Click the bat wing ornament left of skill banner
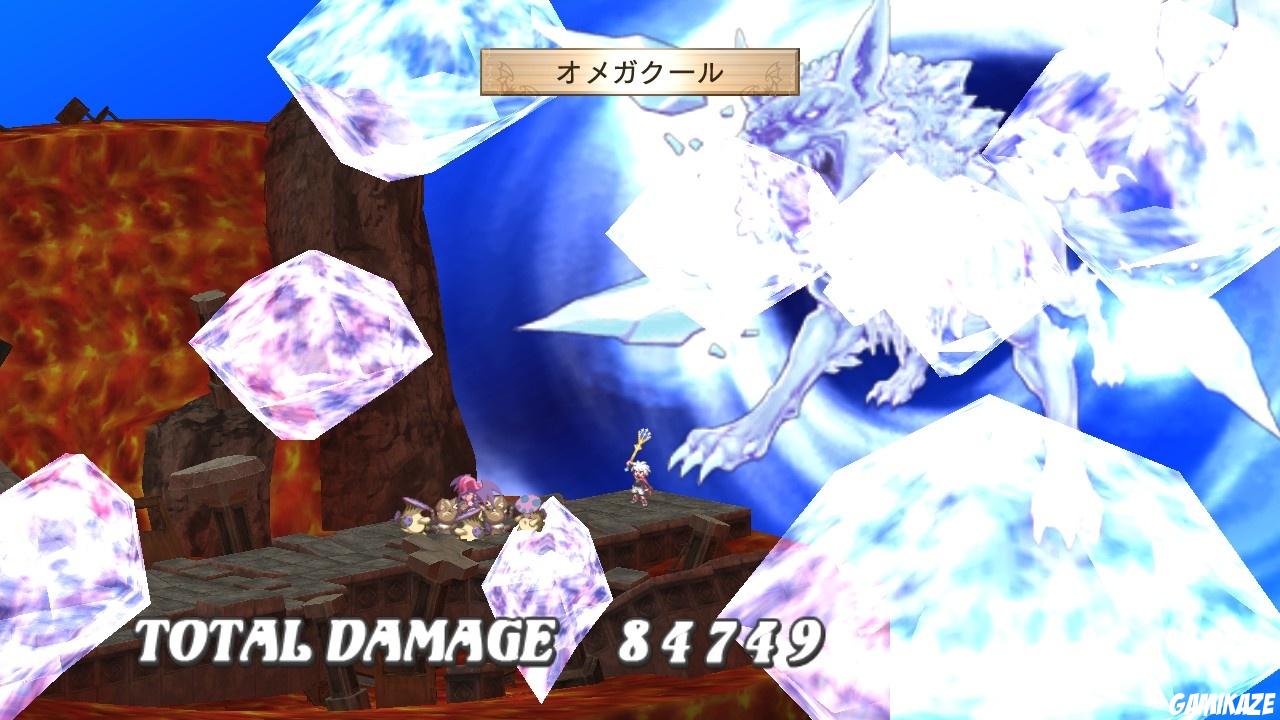Image resolution: width=1280 pixels, height=720 pixels. (505, 70)
